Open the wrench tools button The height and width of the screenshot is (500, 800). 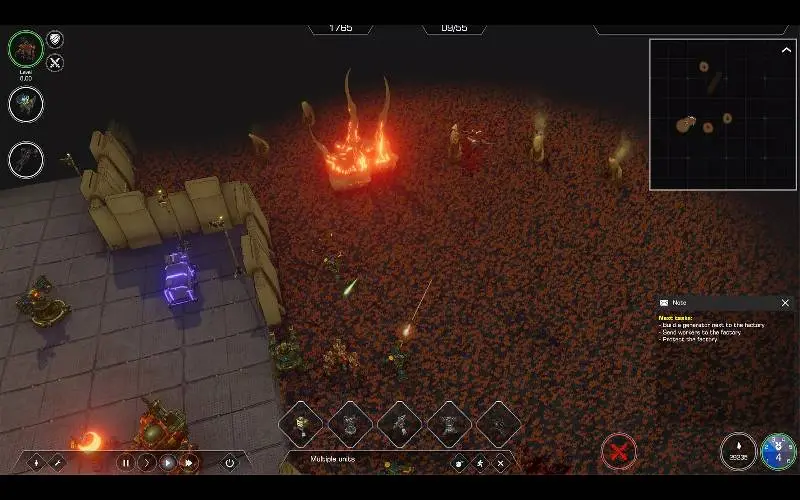pyautogui.click(x=57, y=463)
